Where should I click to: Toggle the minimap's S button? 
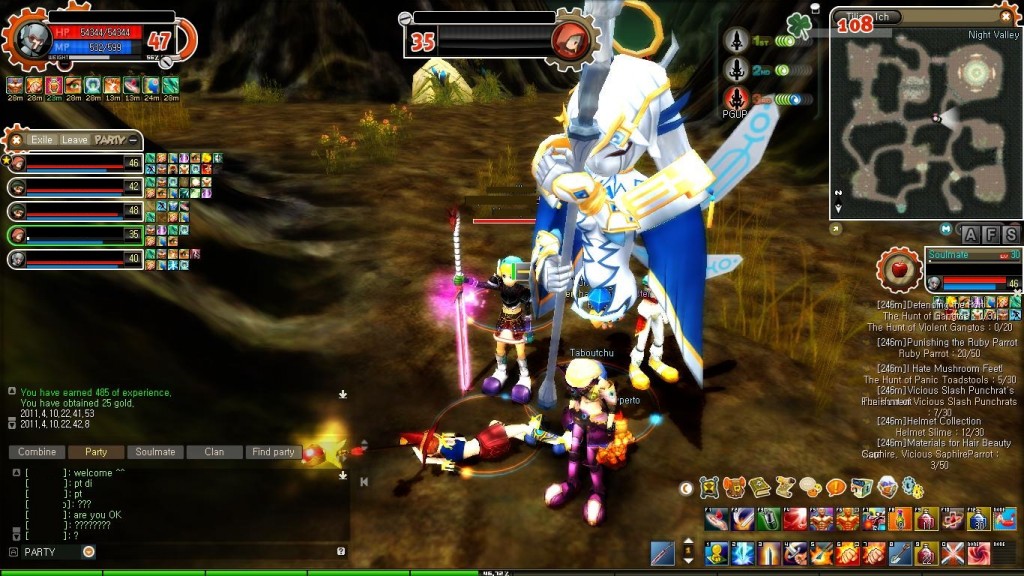pos(1011,235)
